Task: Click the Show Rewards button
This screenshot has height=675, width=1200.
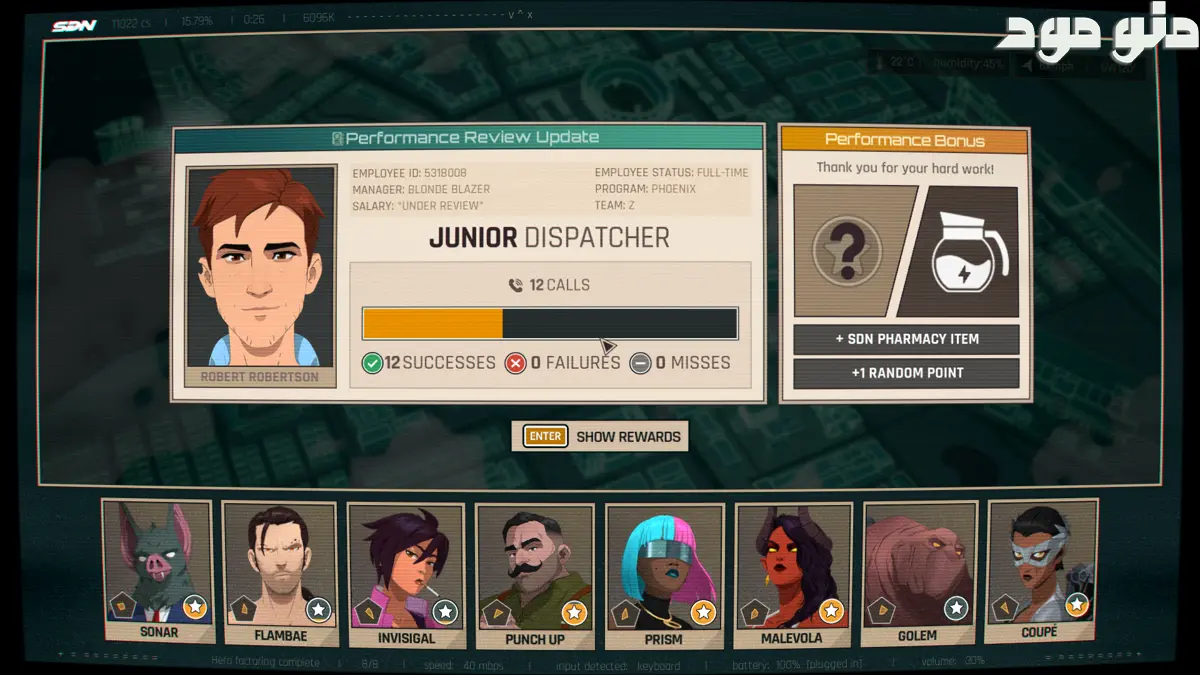Action: coord(600,436)
